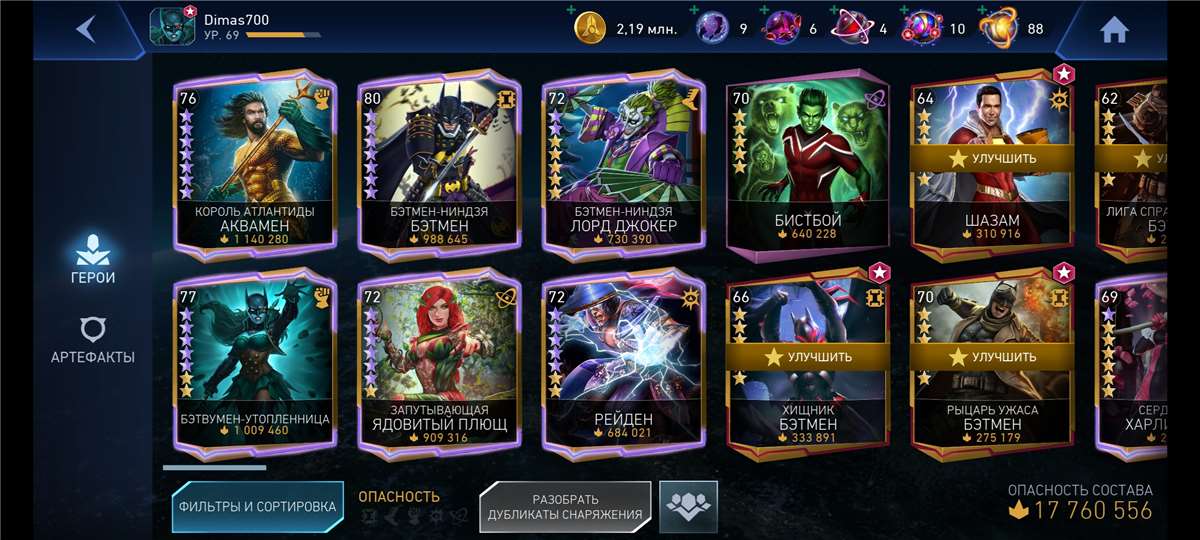Upgrade Рыцарь Ужаса Бэтмен via Улучшить
The image size is (1200, 540).
pyautogui.click(x=990, y=356)
